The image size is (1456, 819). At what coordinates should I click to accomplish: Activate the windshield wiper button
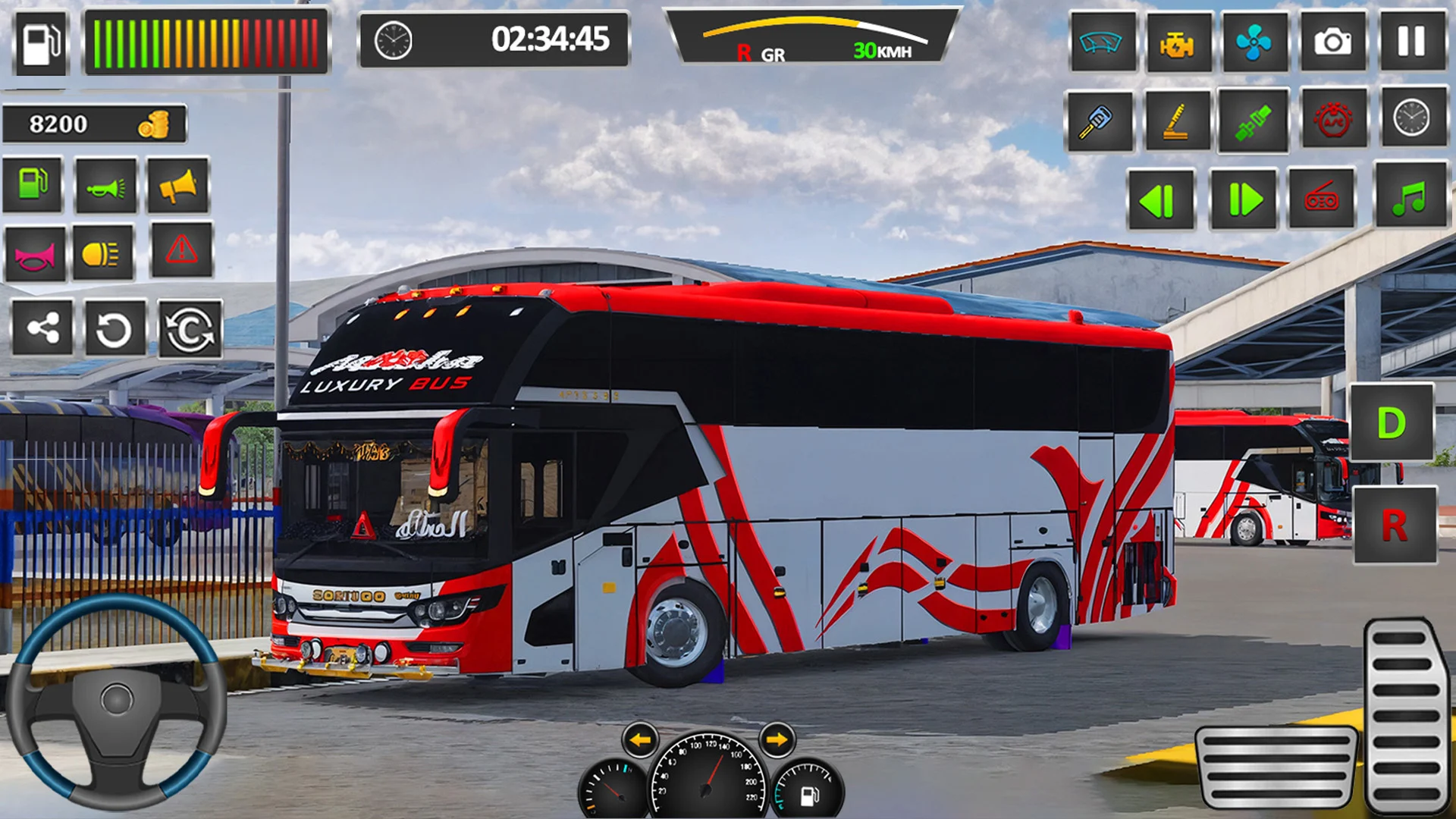1101,42
